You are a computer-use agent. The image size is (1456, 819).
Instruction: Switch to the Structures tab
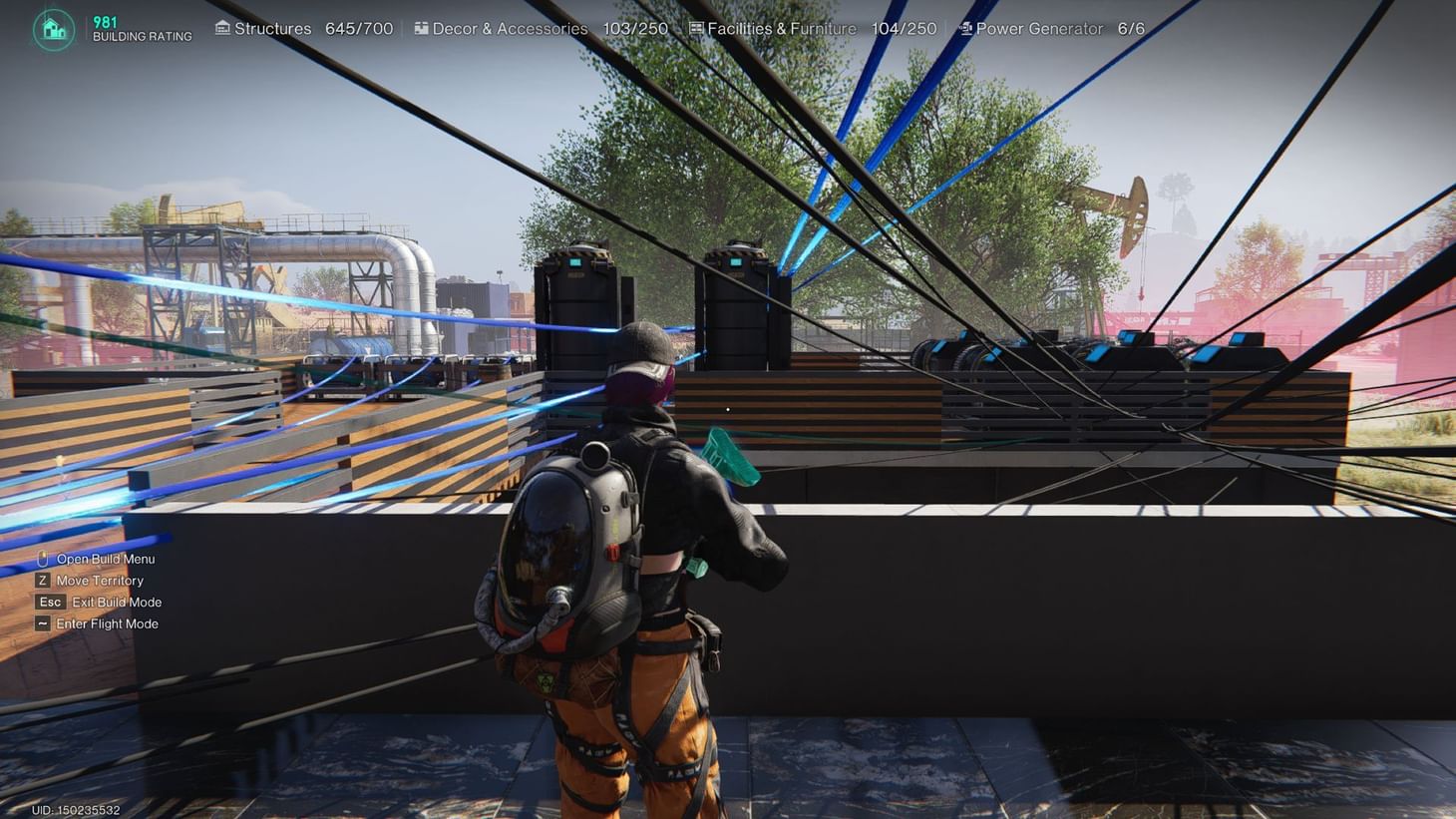271,28
